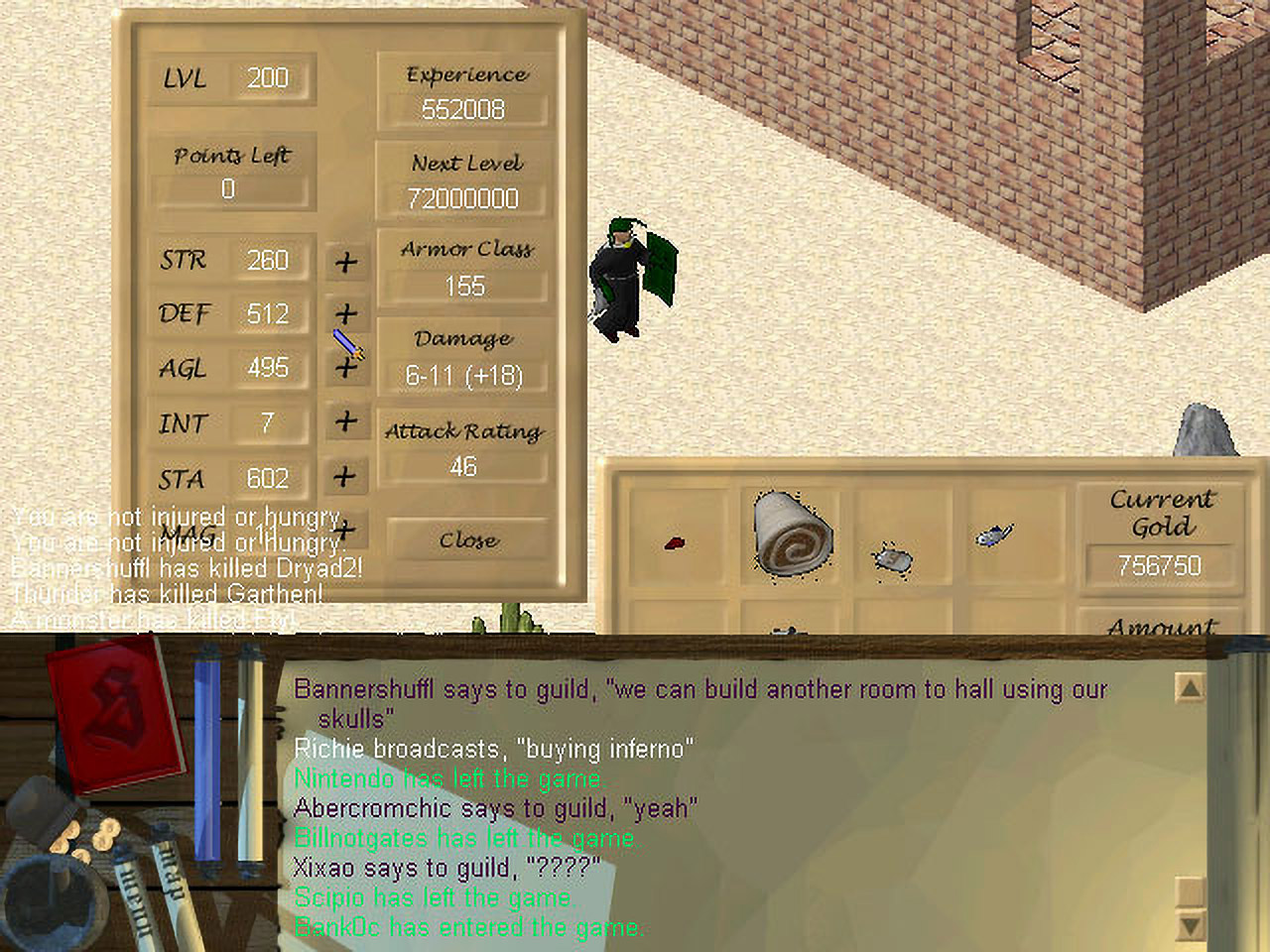Click the chat log up arrow

click(x=1189, y=687)
